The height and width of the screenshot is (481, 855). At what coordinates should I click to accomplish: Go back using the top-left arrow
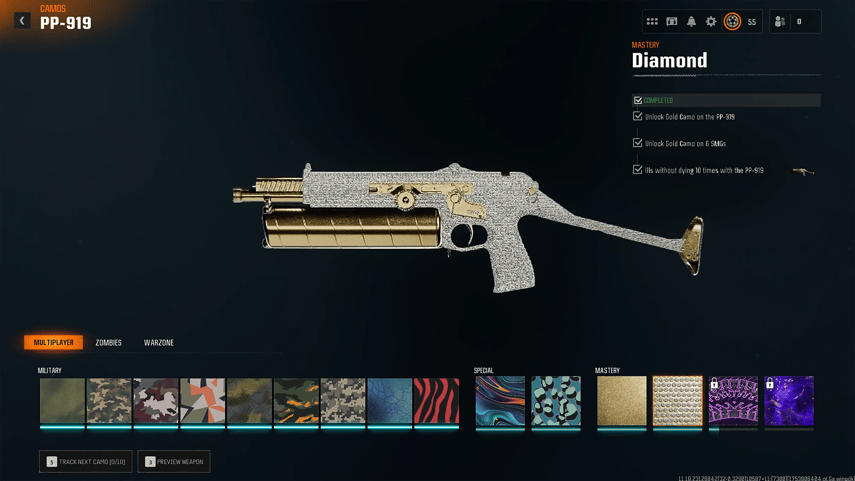pos(22,20)
